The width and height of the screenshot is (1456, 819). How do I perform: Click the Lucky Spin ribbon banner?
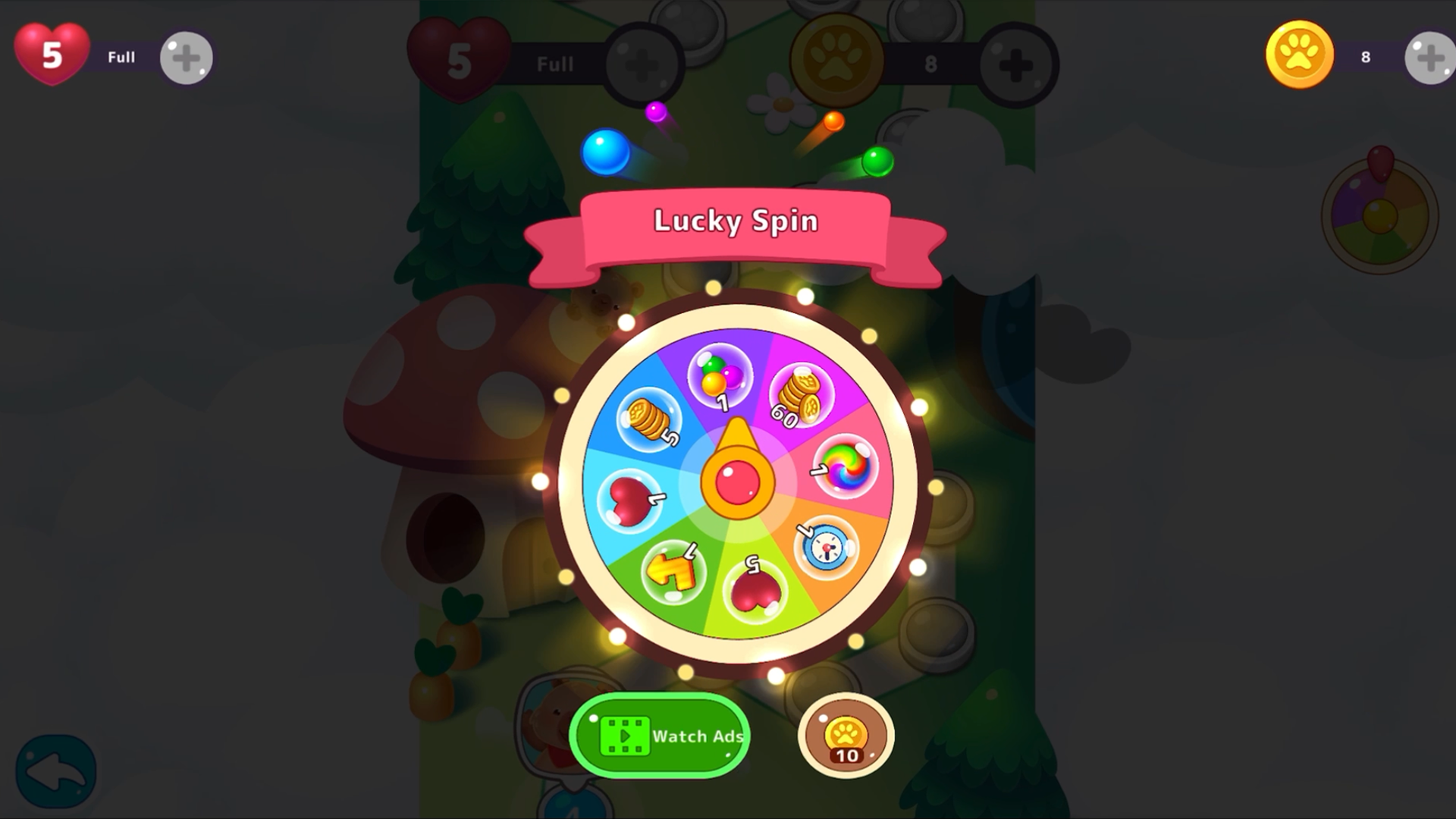point(735,221)
